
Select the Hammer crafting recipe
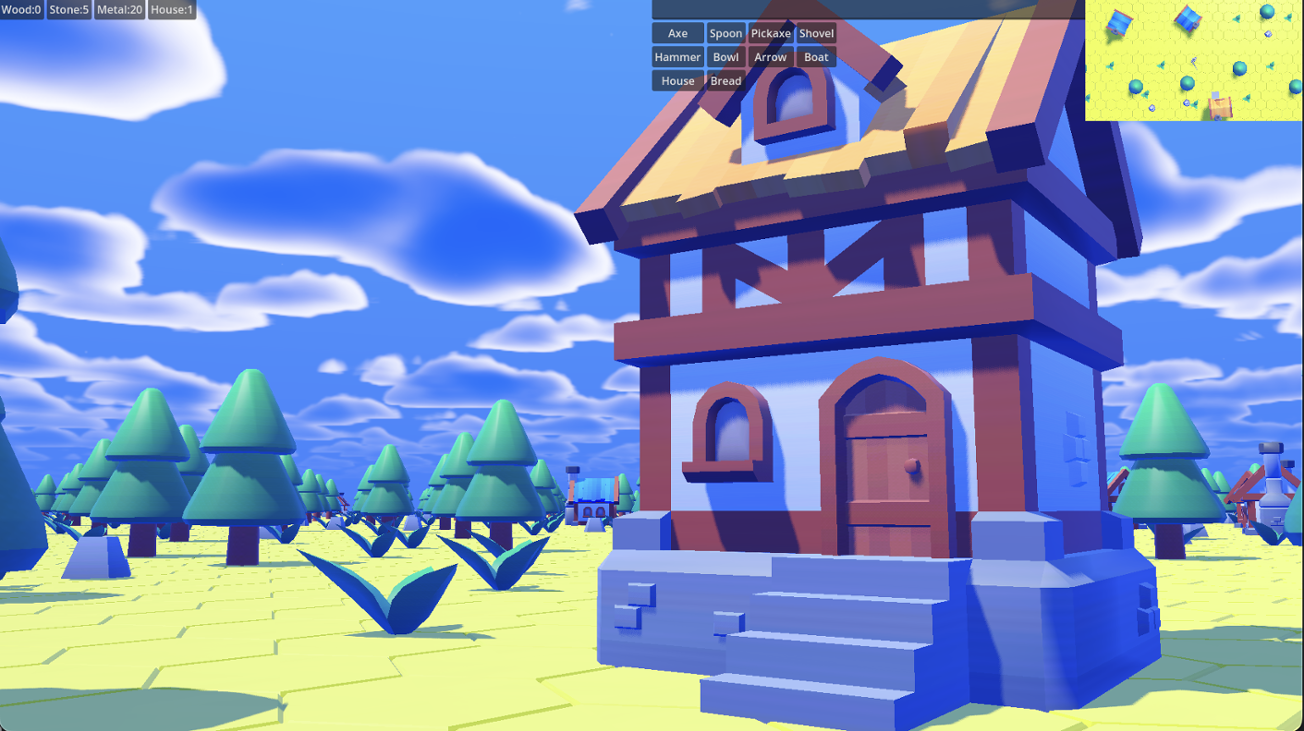click(676, 57)
